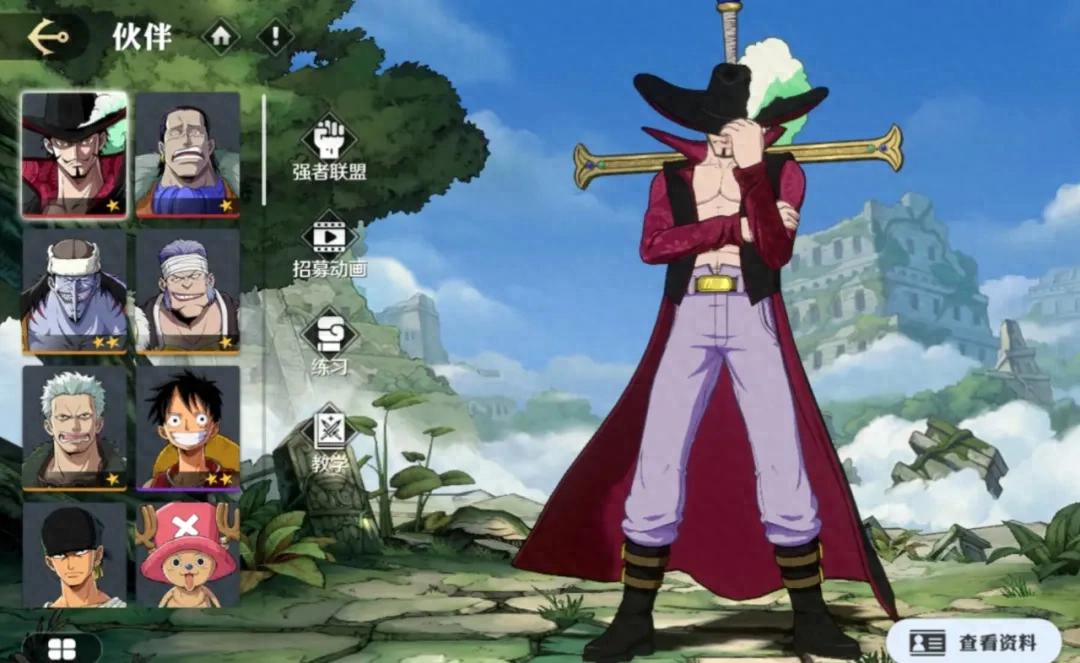Choose Luffy's grinning portrait
Image resolution: width=1080 pixels, height=663 pixels.
pos(187,427)
